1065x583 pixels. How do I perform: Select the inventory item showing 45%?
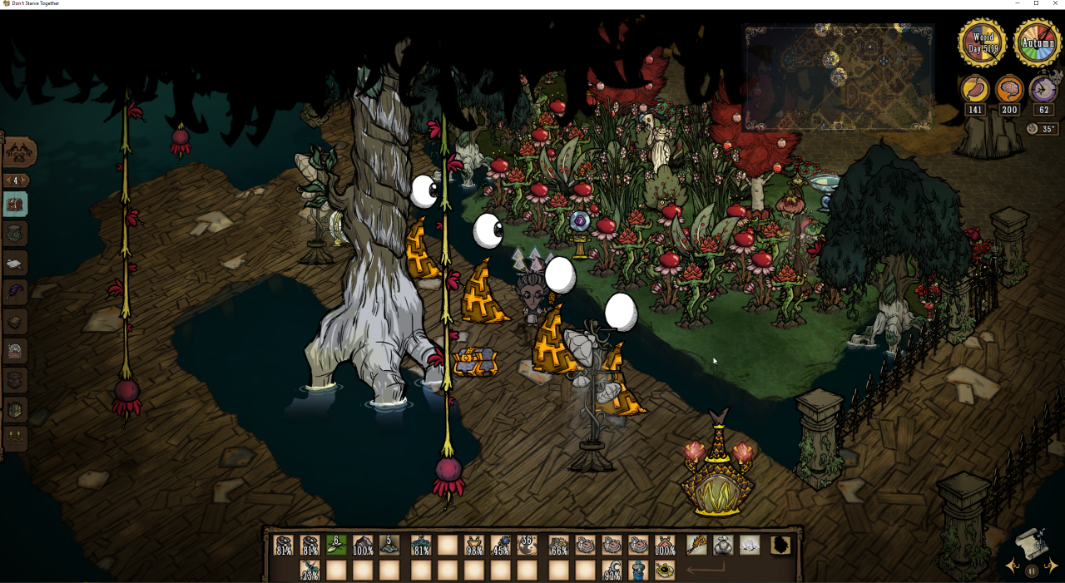[501, 546]
